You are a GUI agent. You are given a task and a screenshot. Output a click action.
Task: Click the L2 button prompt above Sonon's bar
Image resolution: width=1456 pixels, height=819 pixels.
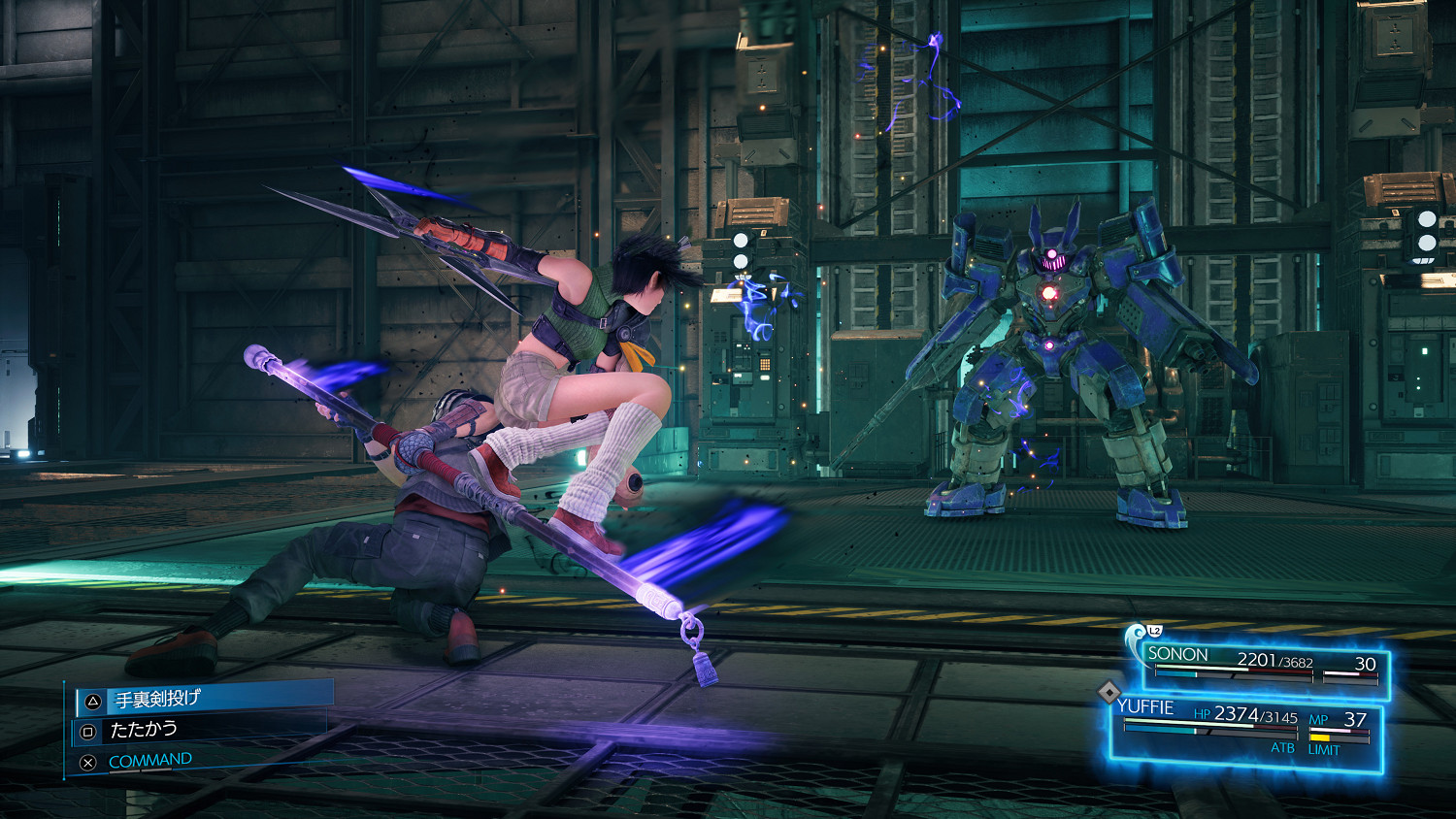click(1154, 631)
